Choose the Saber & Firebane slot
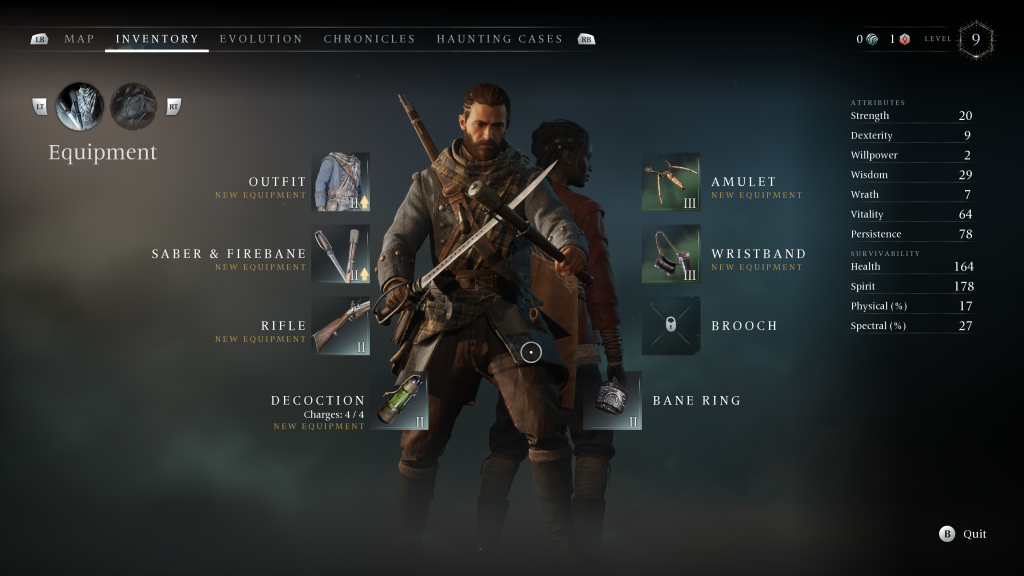 340,254
